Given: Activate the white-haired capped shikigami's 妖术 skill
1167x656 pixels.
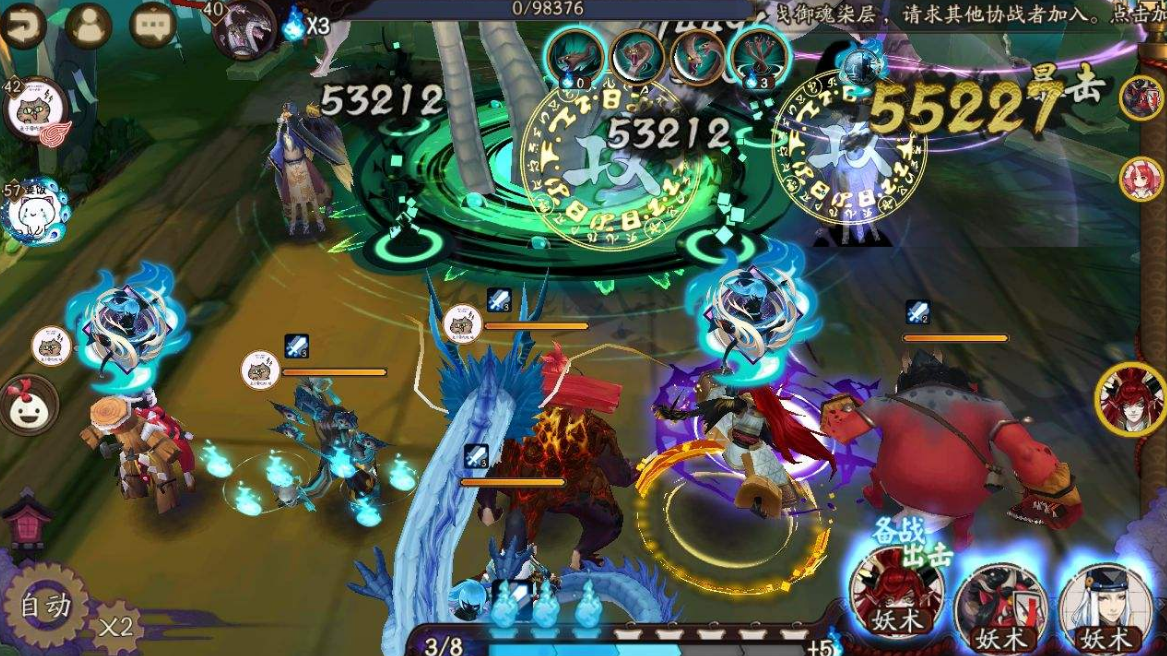Looking at the screenshot, I should click(x=1106, y=604).
